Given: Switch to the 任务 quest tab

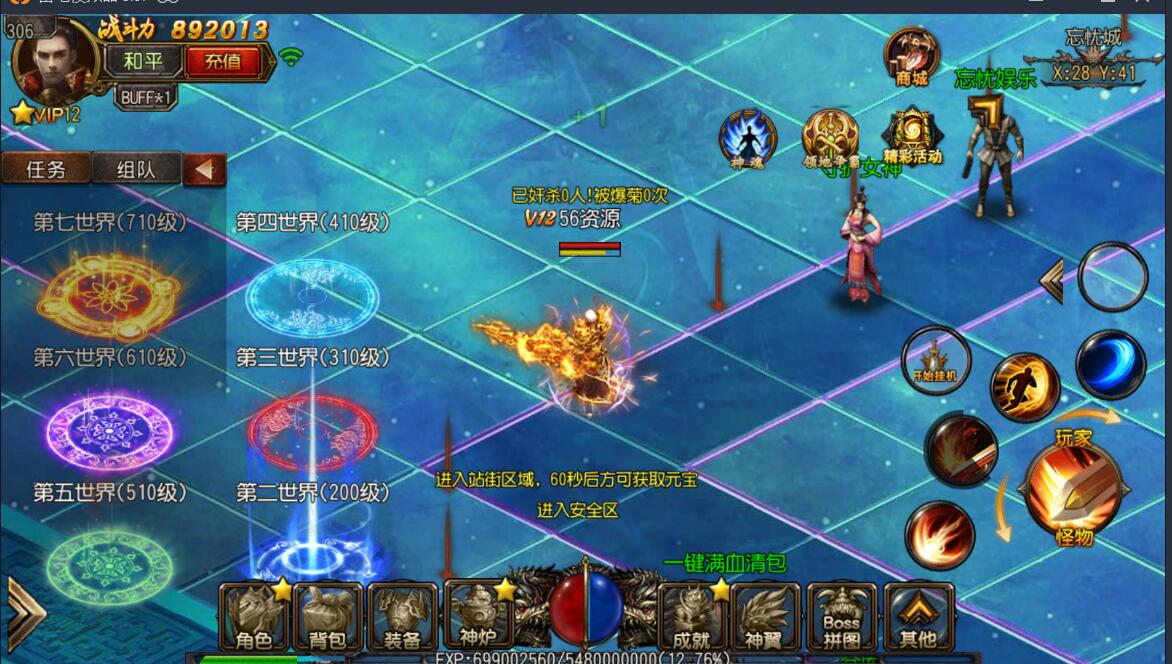Looking at the screenshot, I should pos(46,169).
